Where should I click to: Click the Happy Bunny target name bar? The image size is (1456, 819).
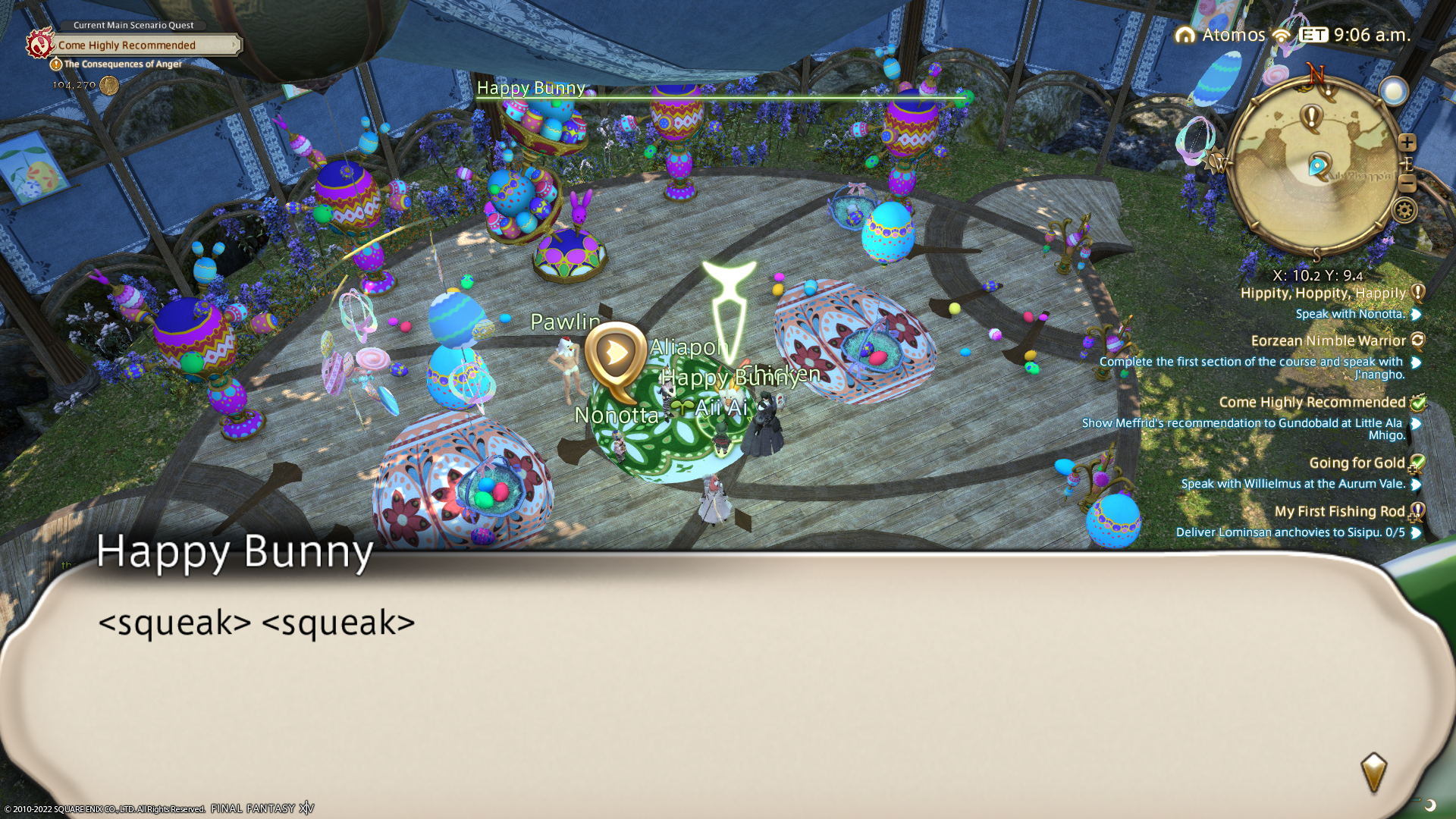[x=531, y=89]
